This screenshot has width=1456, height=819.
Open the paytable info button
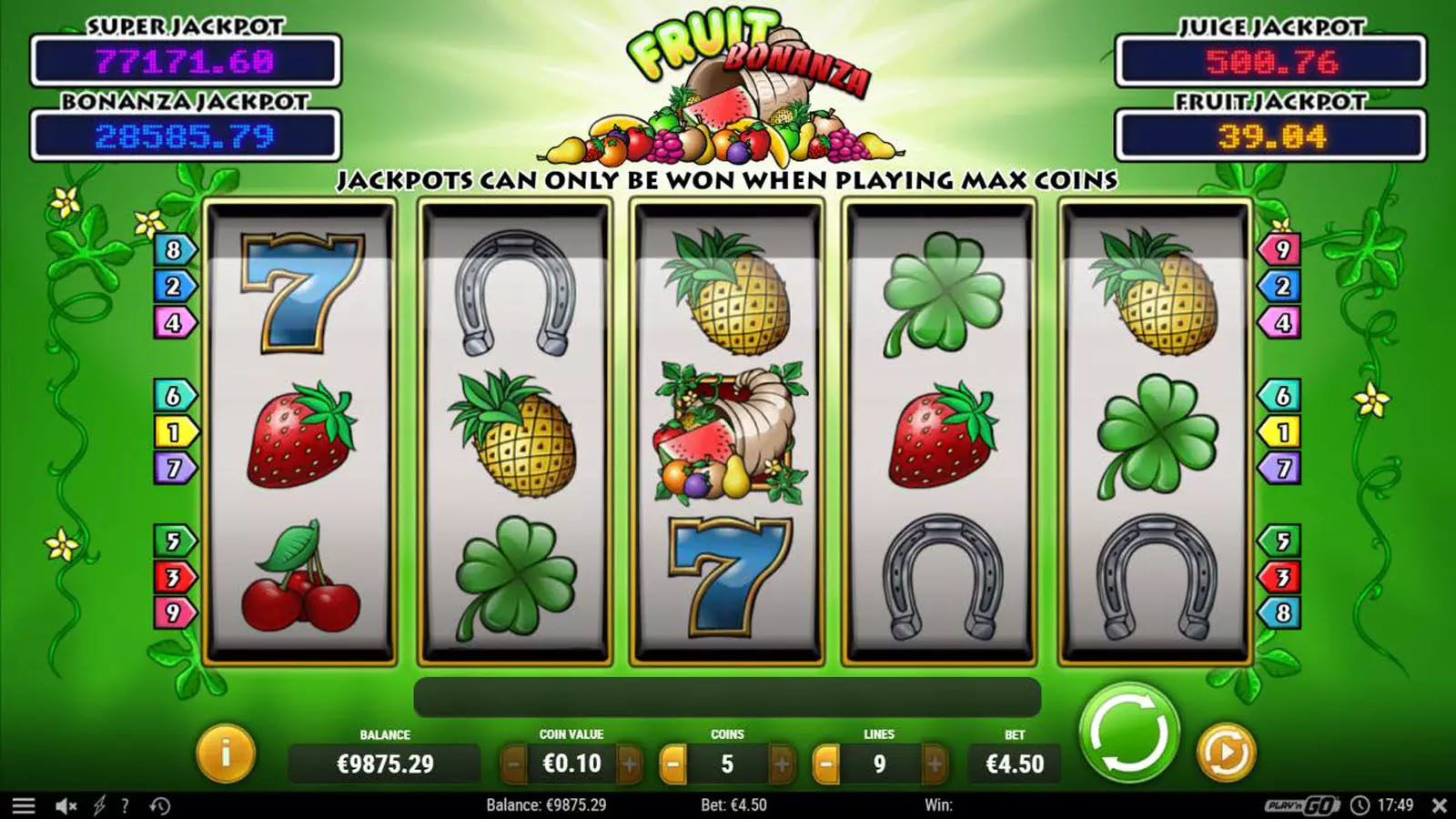point(225,753)
